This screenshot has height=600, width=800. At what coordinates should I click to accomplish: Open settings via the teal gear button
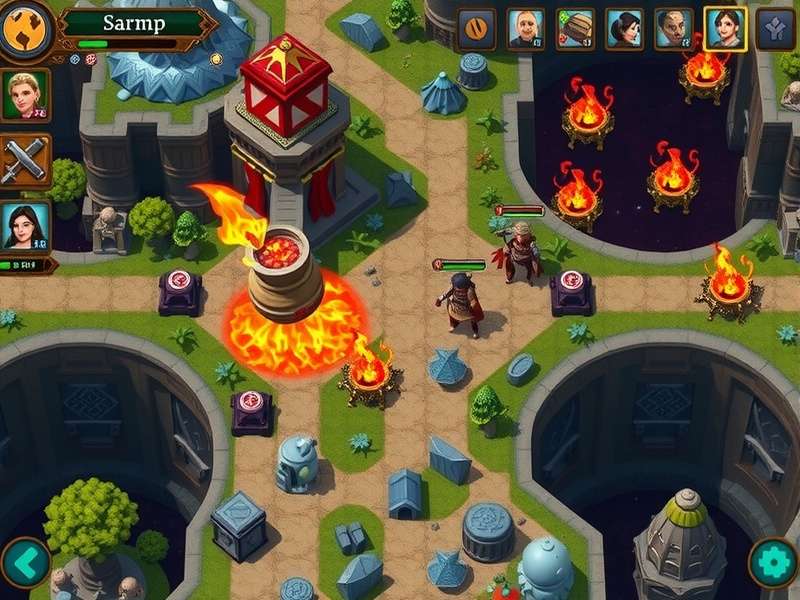773,563
